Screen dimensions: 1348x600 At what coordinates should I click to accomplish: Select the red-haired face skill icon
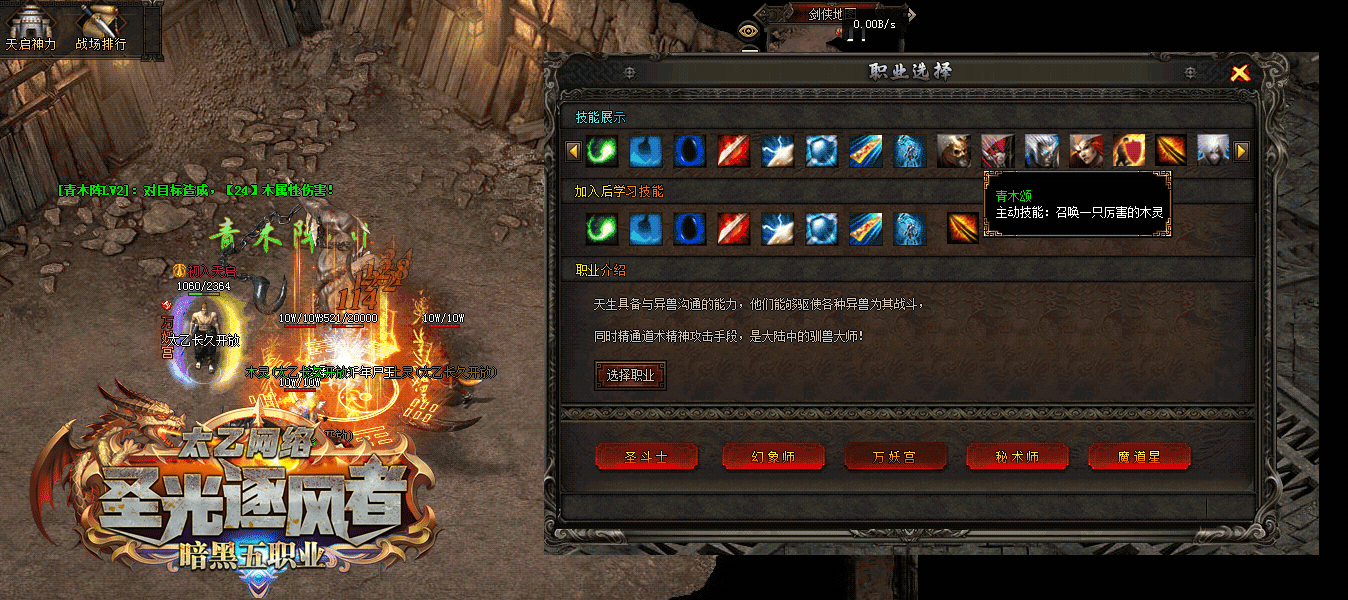click(1085, 151)
